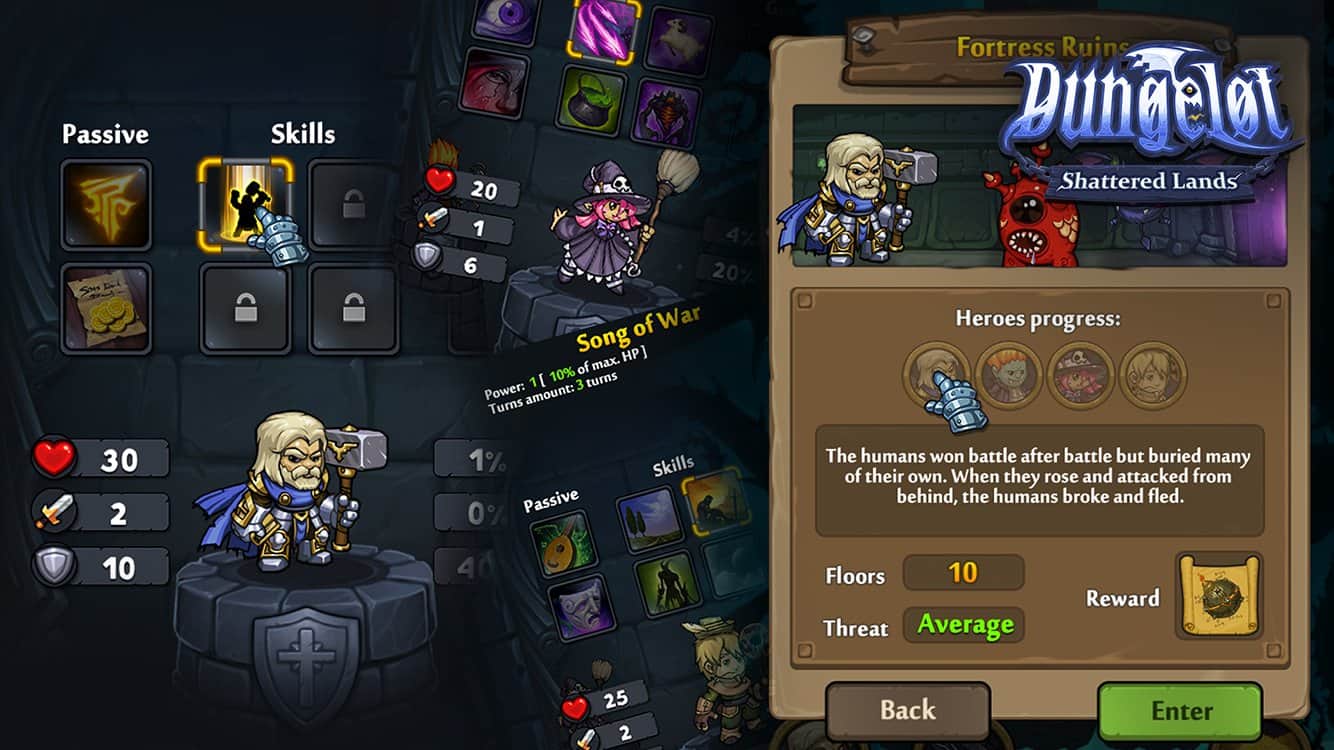The height and width of the screenshot is (750, 1334).
Task: Select the blonde bard hero progress portrait
Action: [x=1152, y=376]
